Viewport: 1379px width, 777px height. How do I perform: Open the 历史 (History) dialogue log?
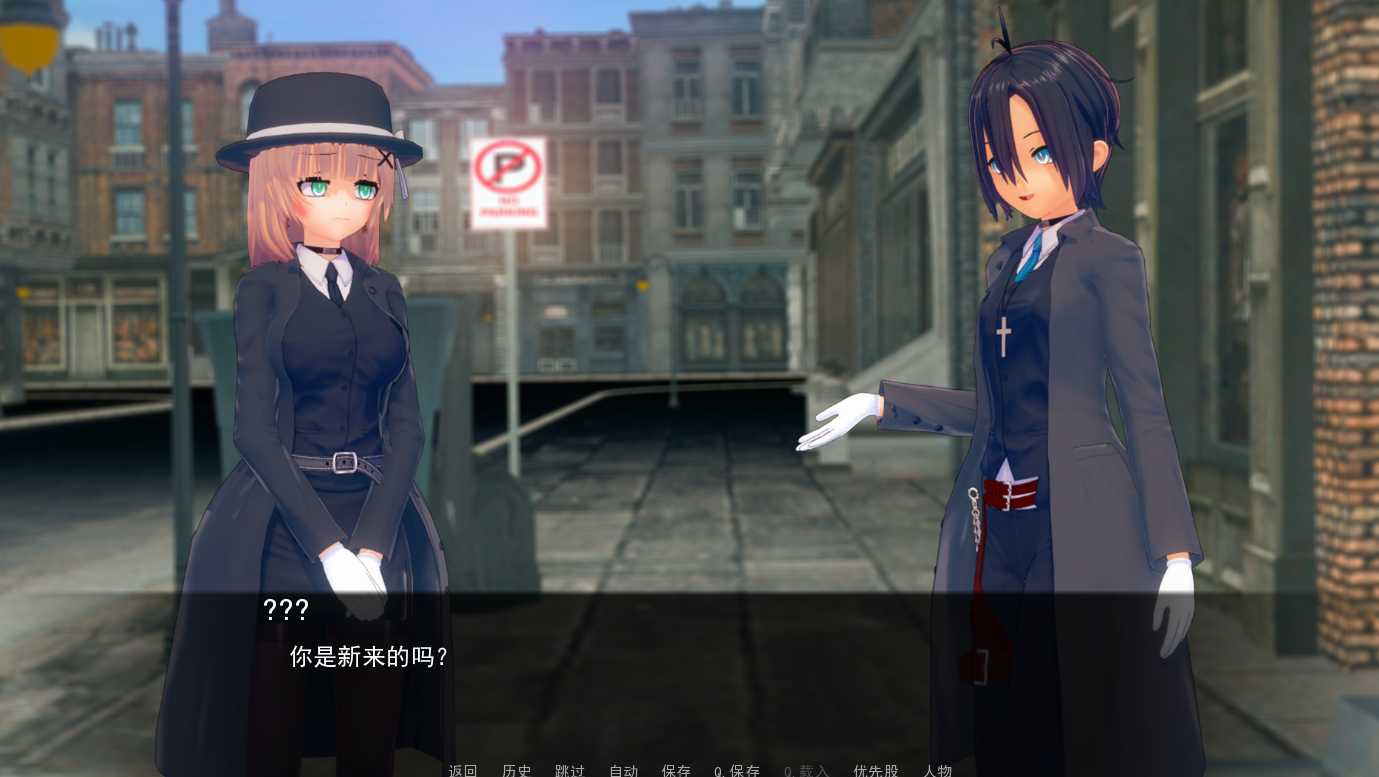[517, 770]
